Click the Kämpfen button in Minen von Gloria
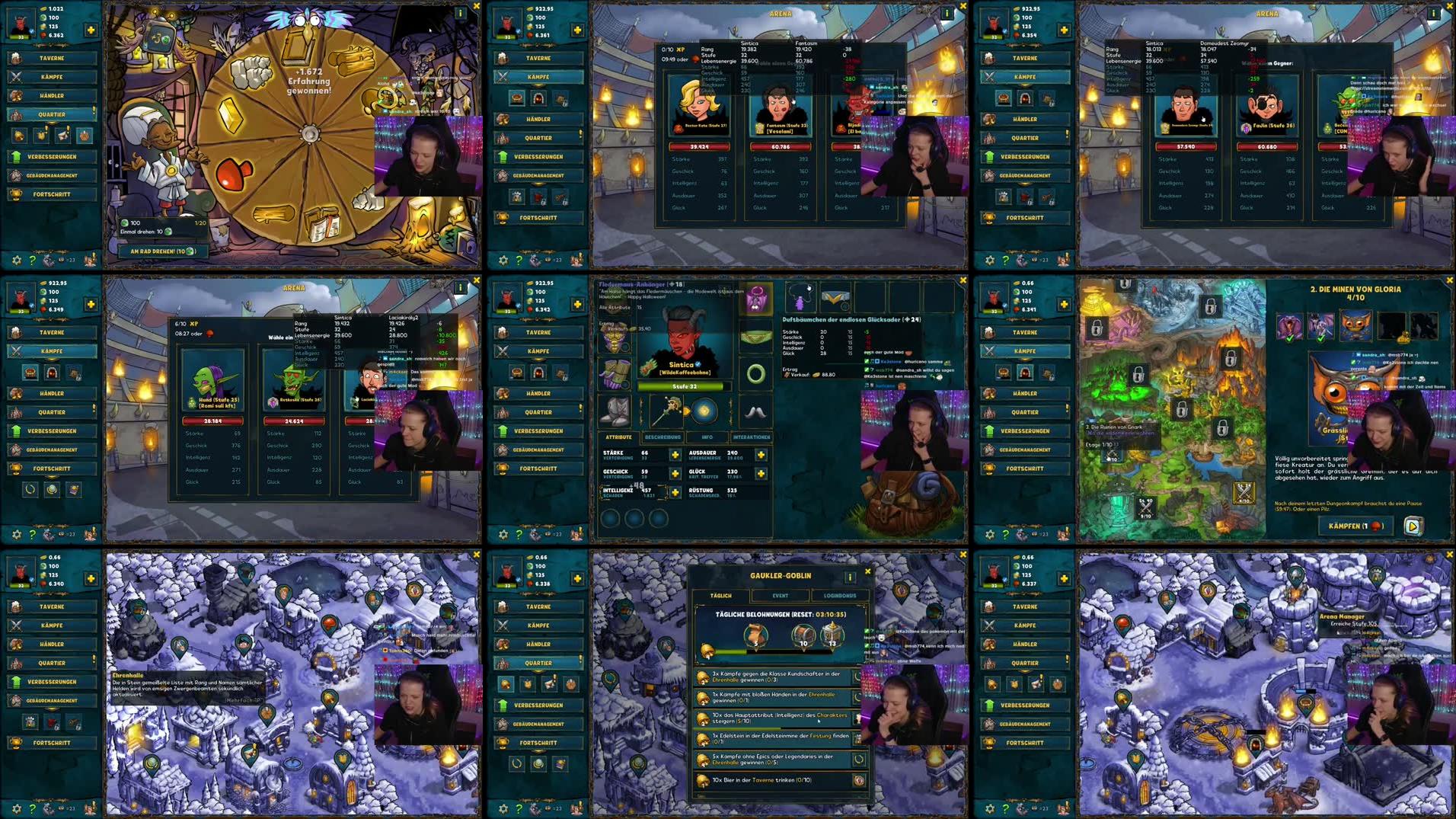Viewport: 1456px width, 819px height. pos(1354,526)
